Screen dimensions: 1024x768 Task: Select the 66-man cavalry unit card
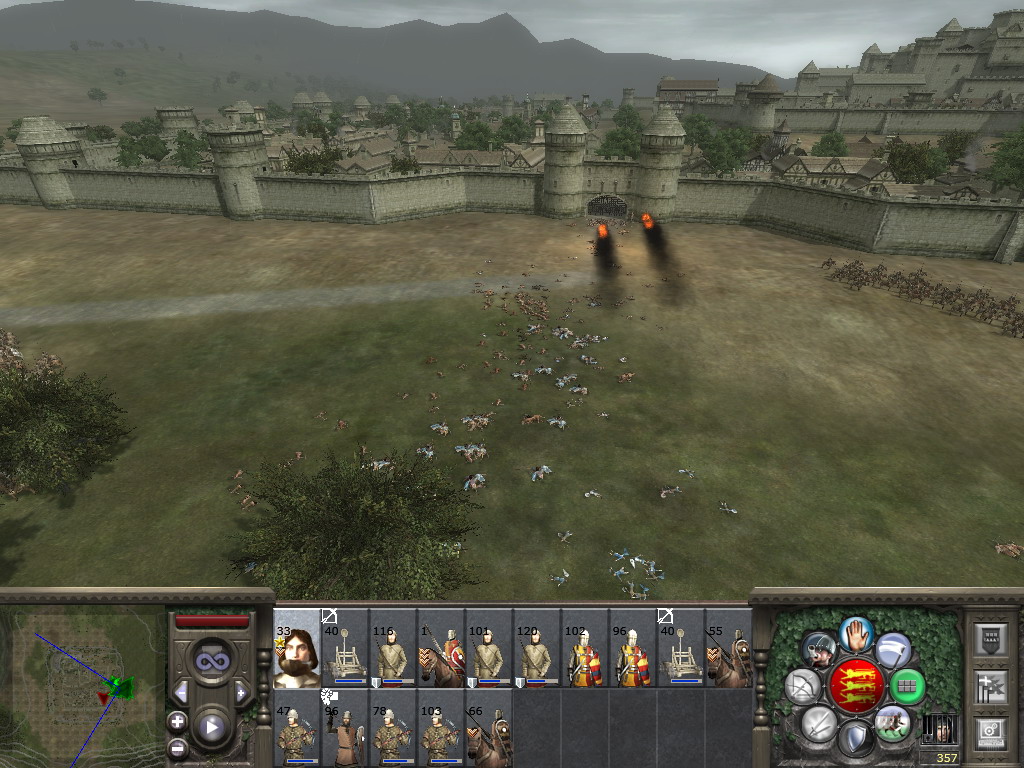point(489,729)
